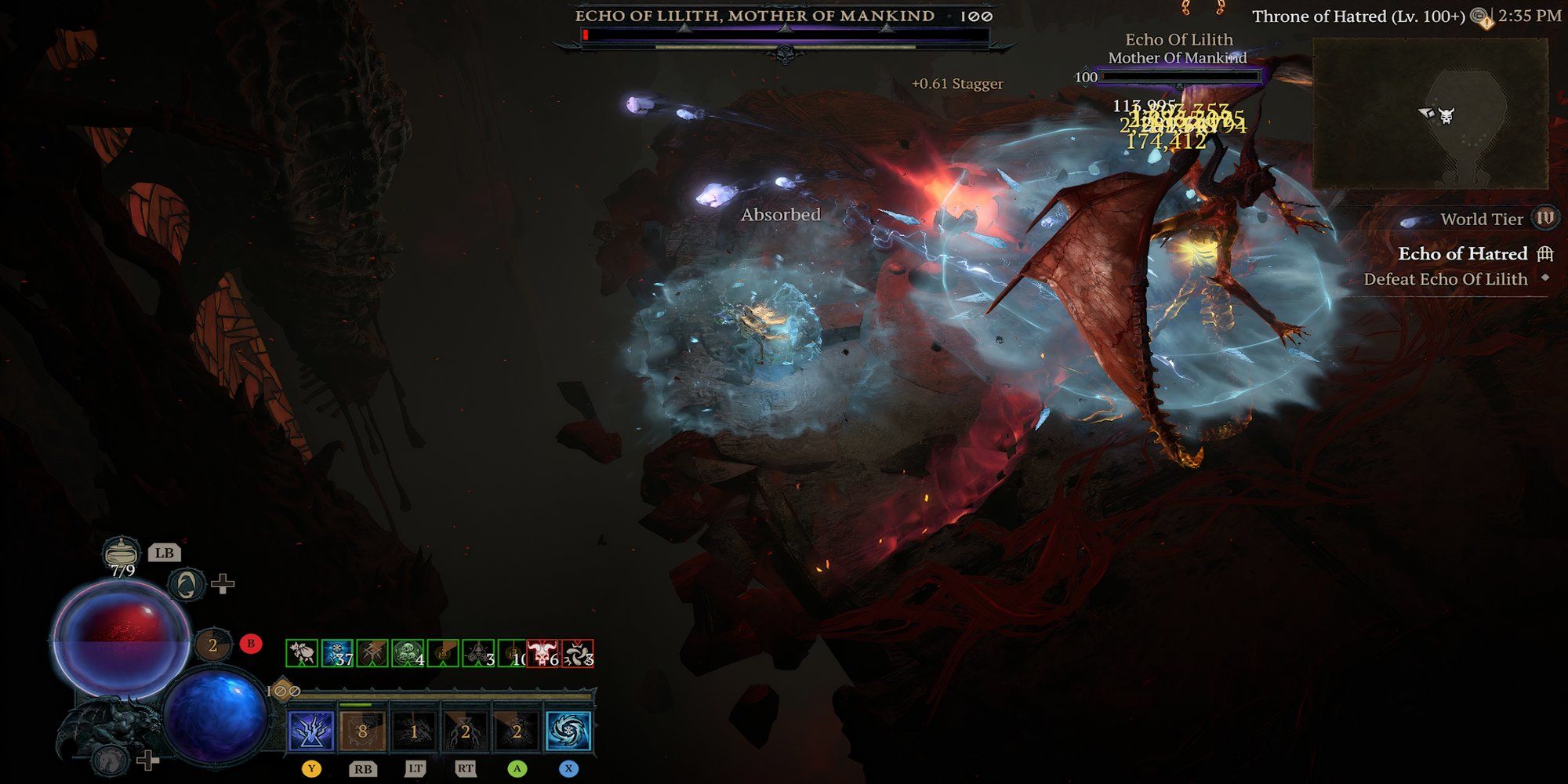Click the World Tier IV badge
The width and height of the screenshot is (1568, 784).
(1544, 218)
